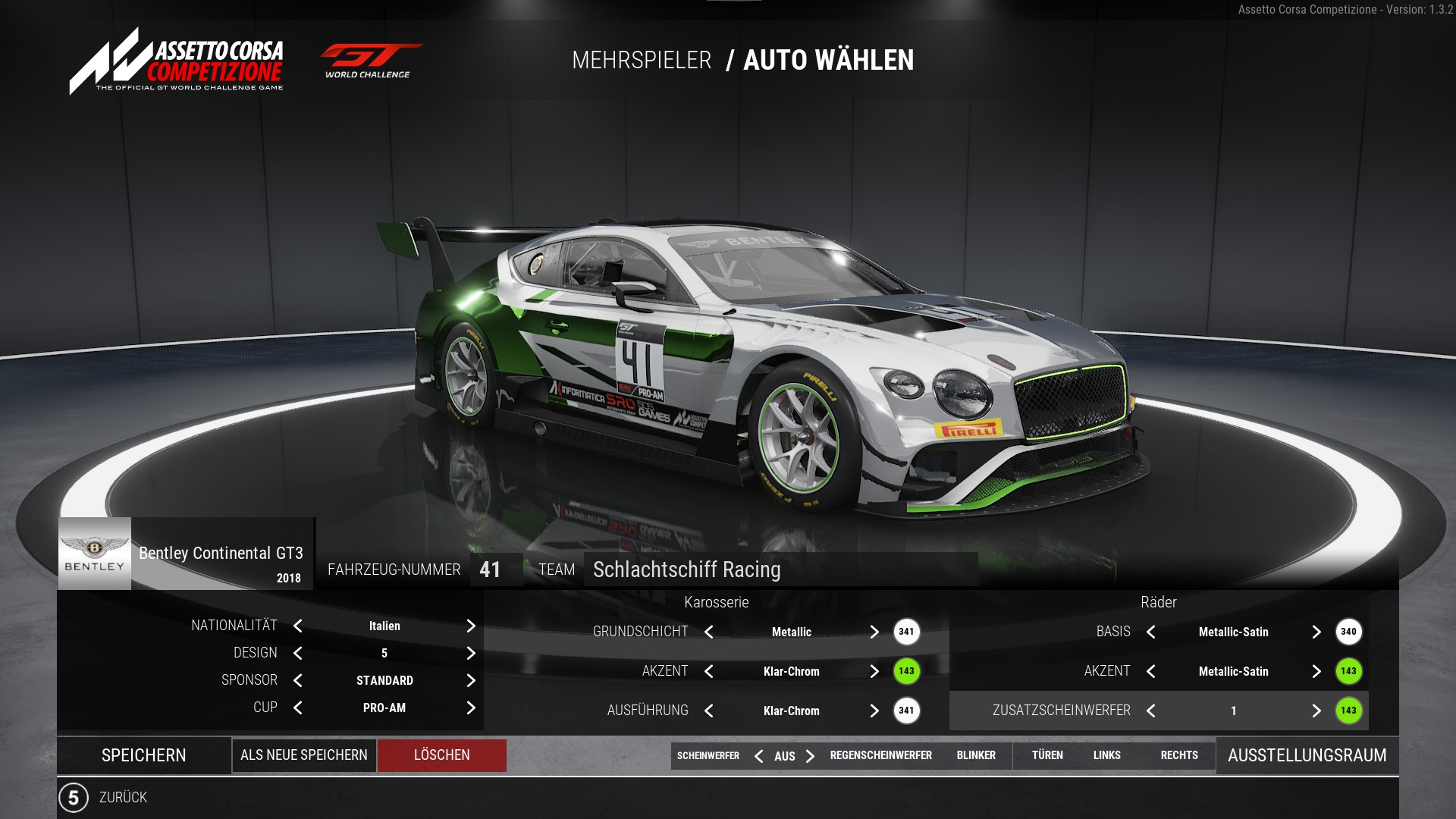Change Cup to next class
The width and height of the screenshot is (1456, 819).
pyautogui.click(x=471, y=708)
